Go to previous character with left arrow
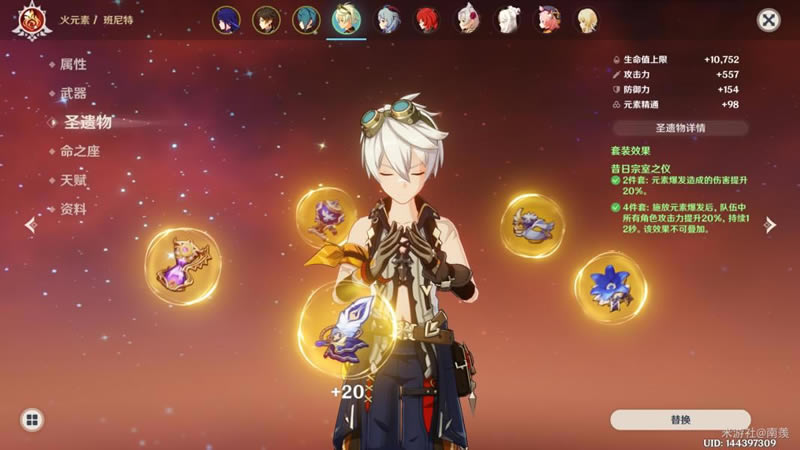 [x=30, y=225]
